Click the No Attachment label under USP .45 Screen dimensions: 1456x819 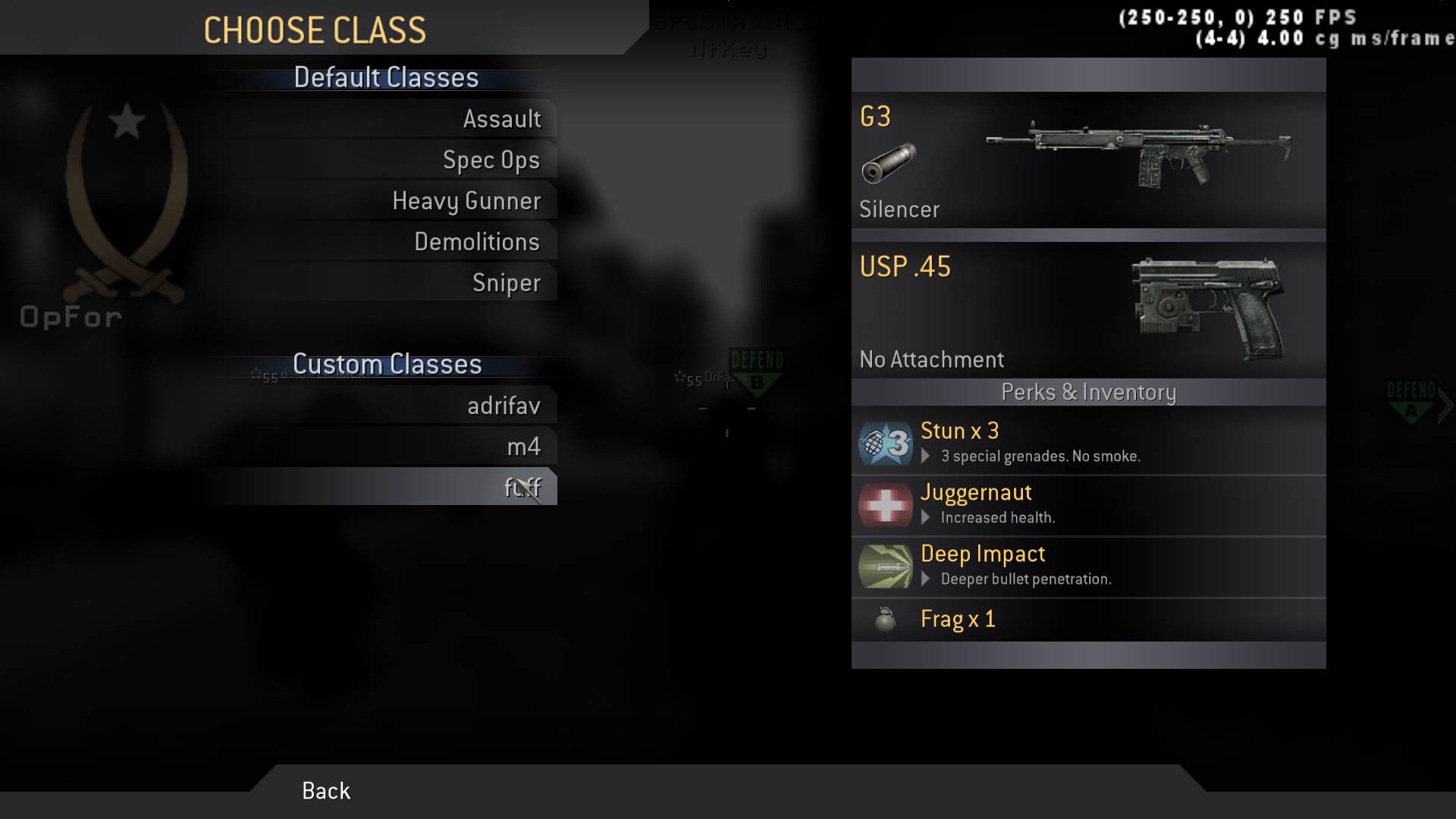point(932,359)
